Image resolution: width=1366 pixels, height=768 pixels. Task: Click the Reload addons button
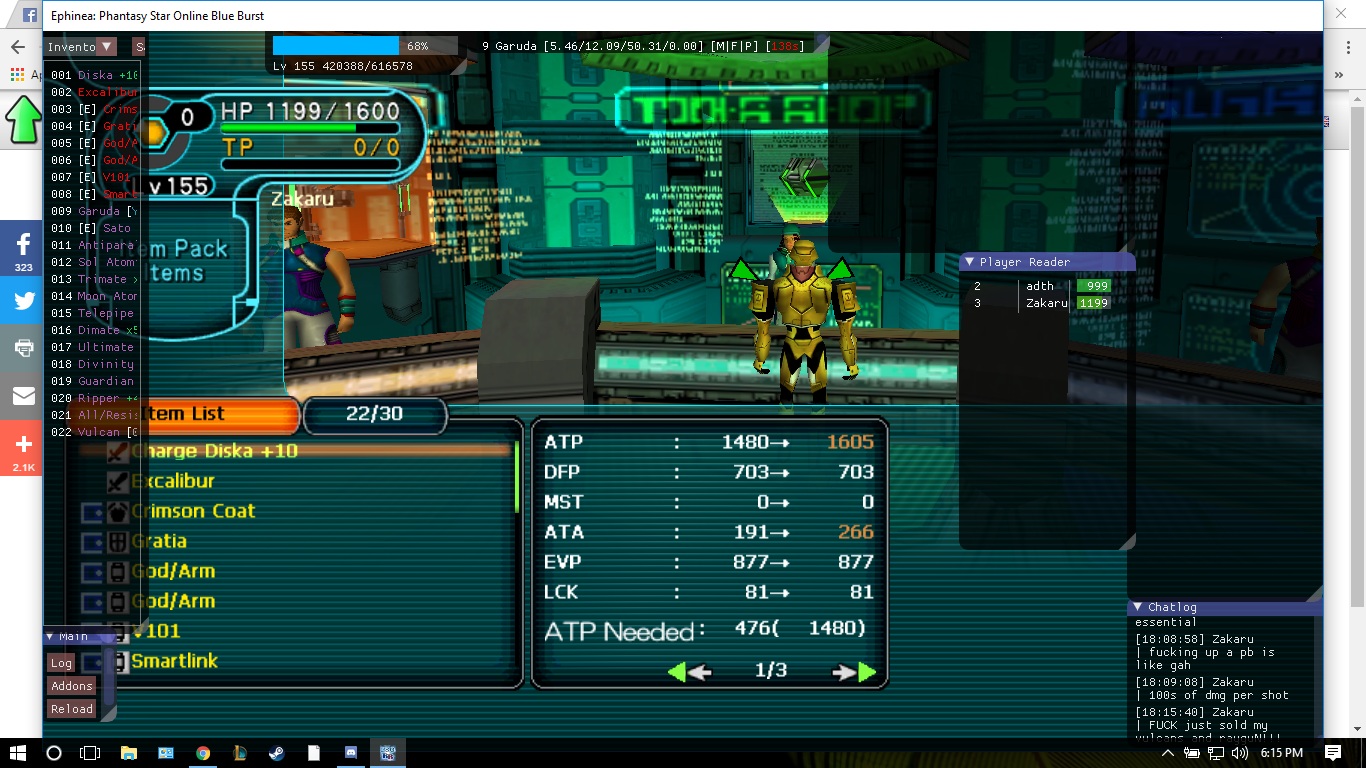[72, 709]
